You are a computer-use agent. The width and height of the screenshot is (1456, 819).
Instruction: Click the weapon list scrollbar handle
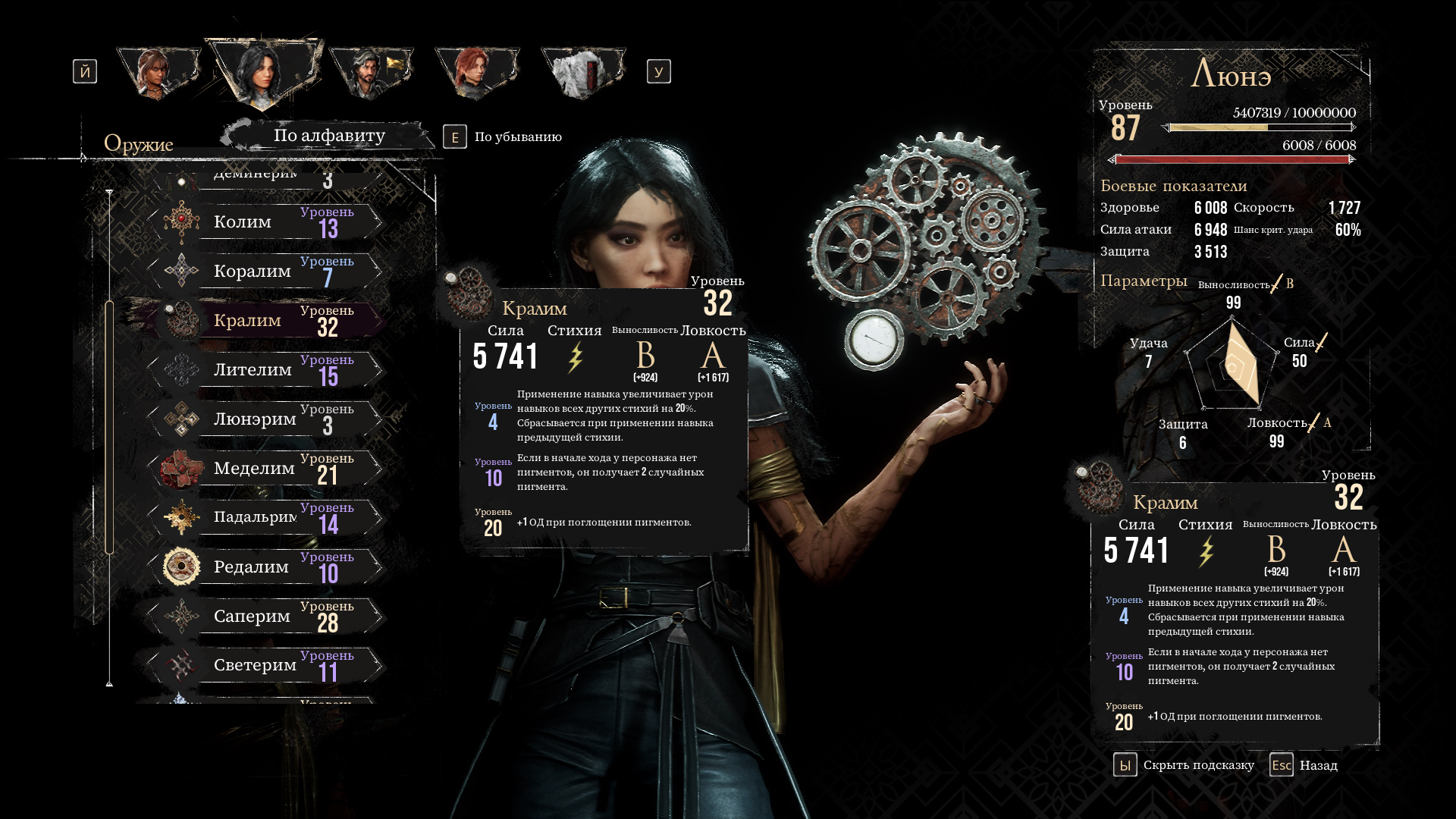point(109,426)
